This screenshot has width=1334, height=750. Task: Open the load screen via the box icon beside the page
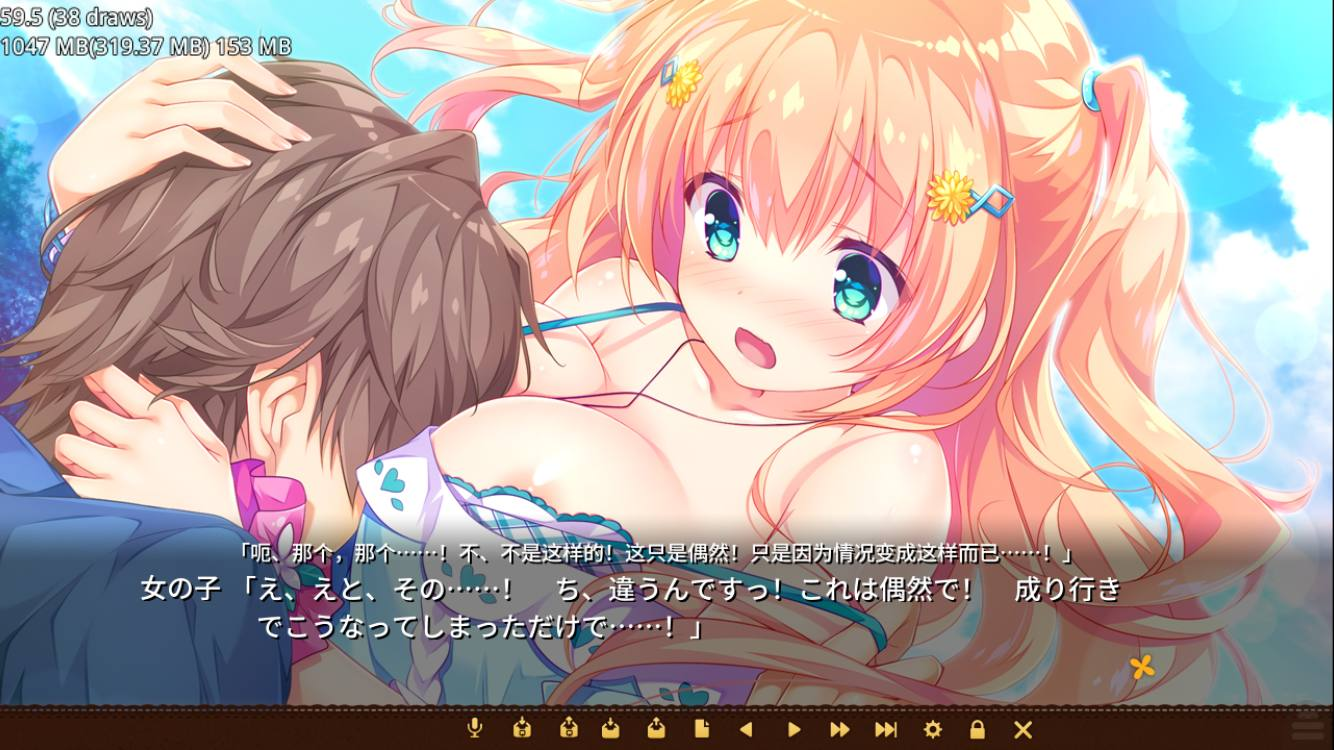click(655, 729)
